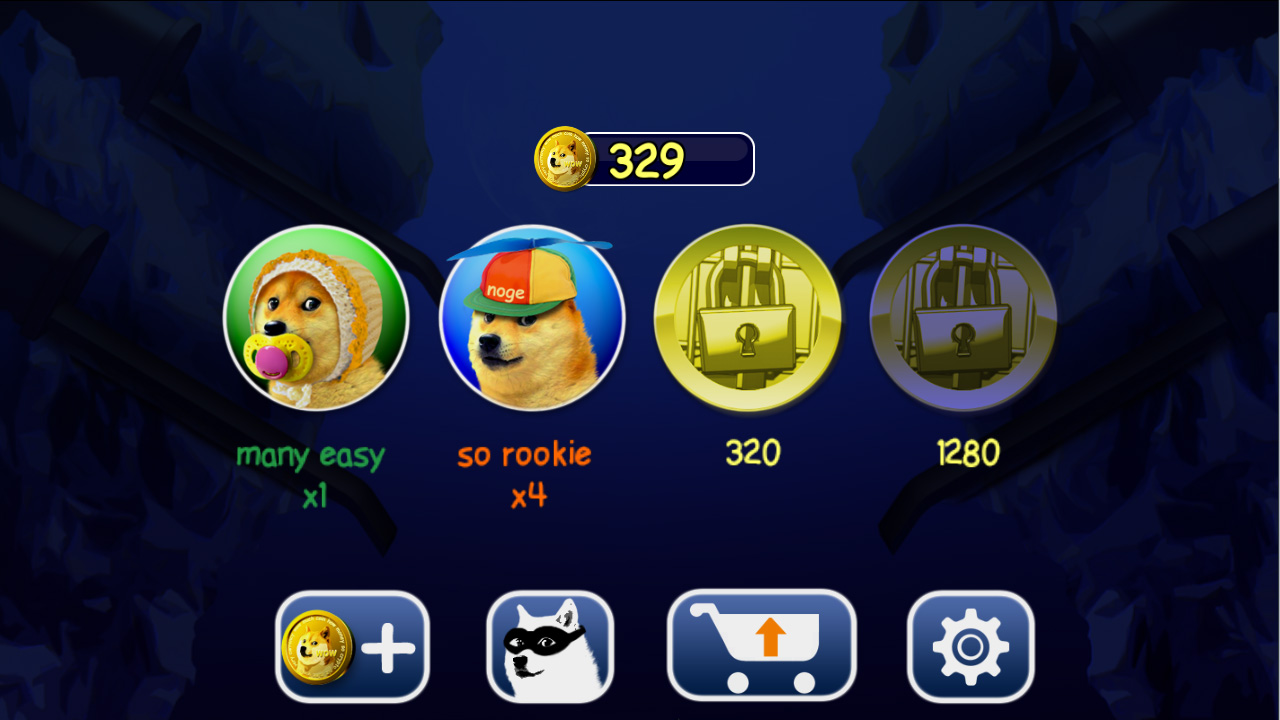Image resolution: width=1280 pixels, height=720 pixels.
Task: Click the locked 1280-coin character slot
Action: tap(964, 318)
